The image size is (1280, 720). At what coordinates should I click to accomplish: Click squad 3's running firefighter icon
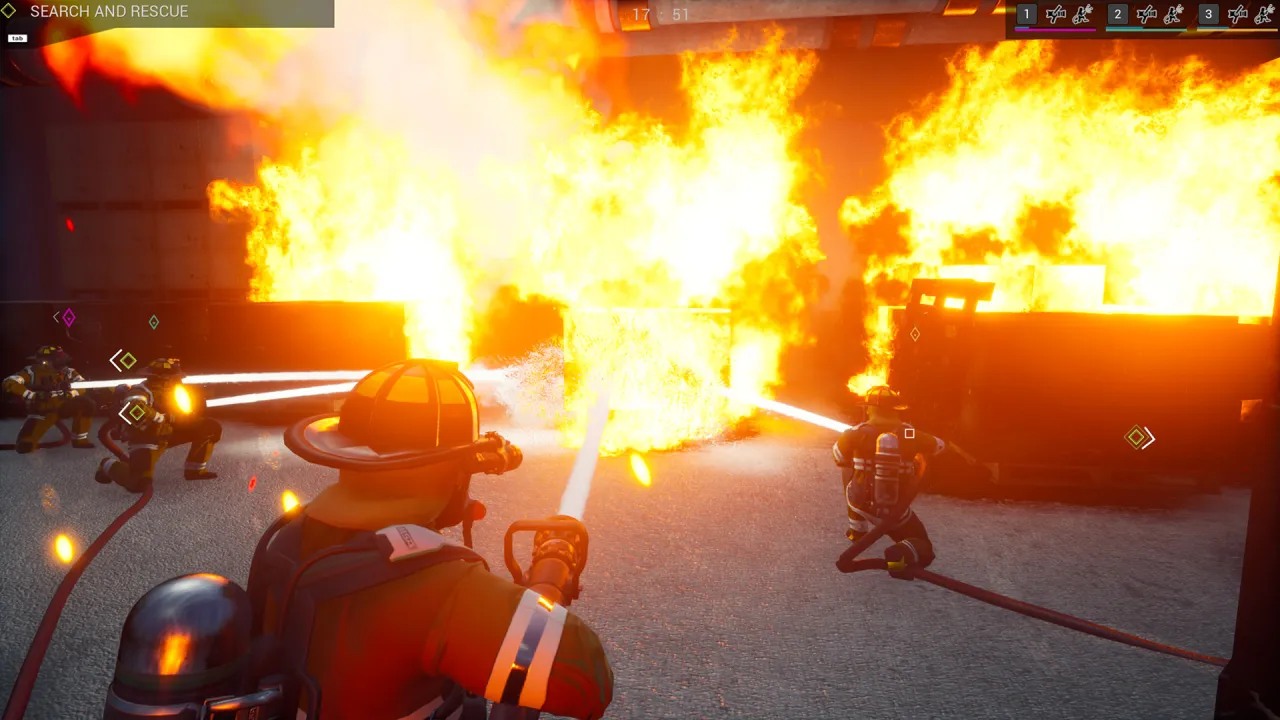pos(1266,14)
